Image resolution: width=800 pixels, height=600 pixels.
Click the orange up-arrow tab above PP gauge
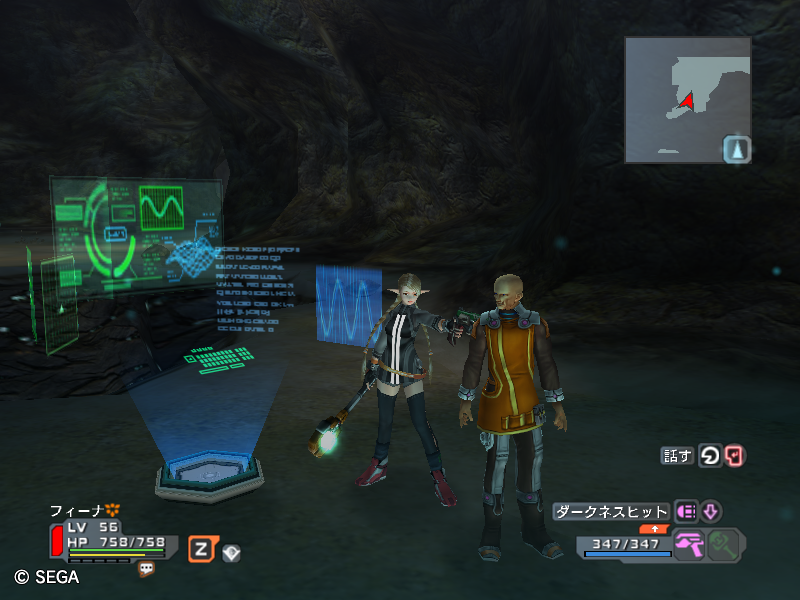click(x=654, y=529)
